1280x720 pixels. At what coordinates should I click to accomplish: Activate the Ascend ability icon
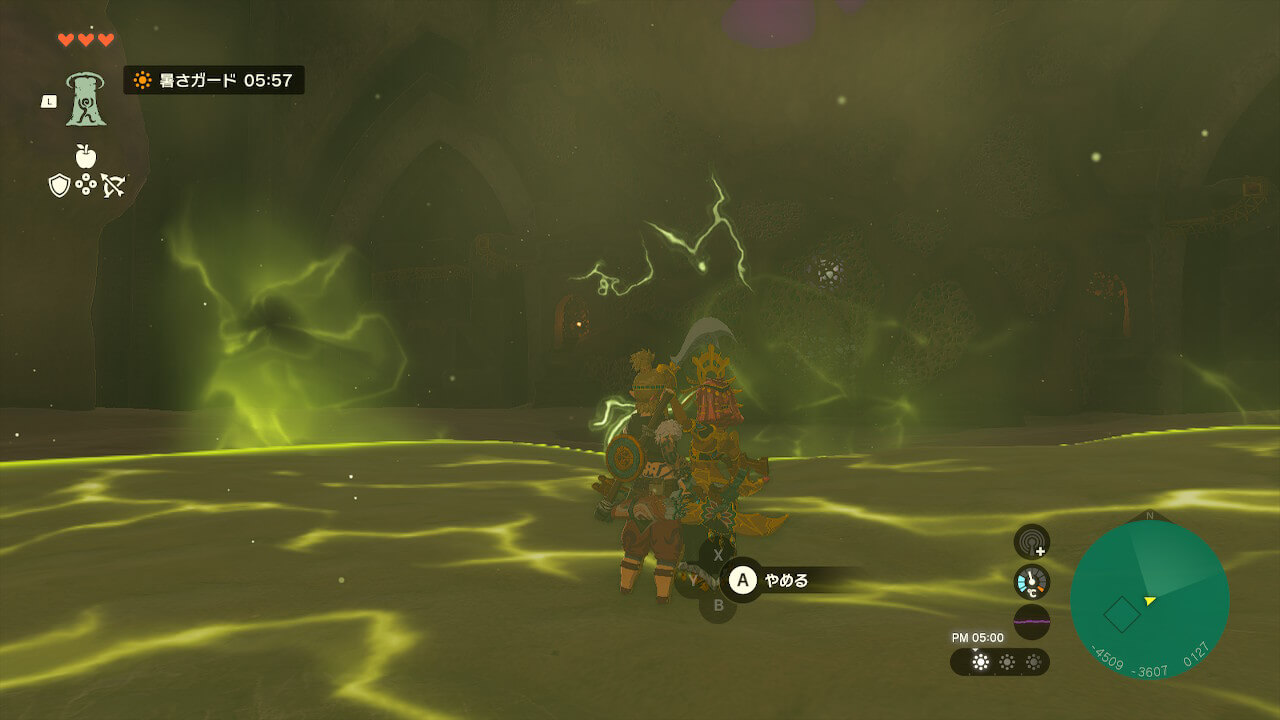(x=86, y=99)
